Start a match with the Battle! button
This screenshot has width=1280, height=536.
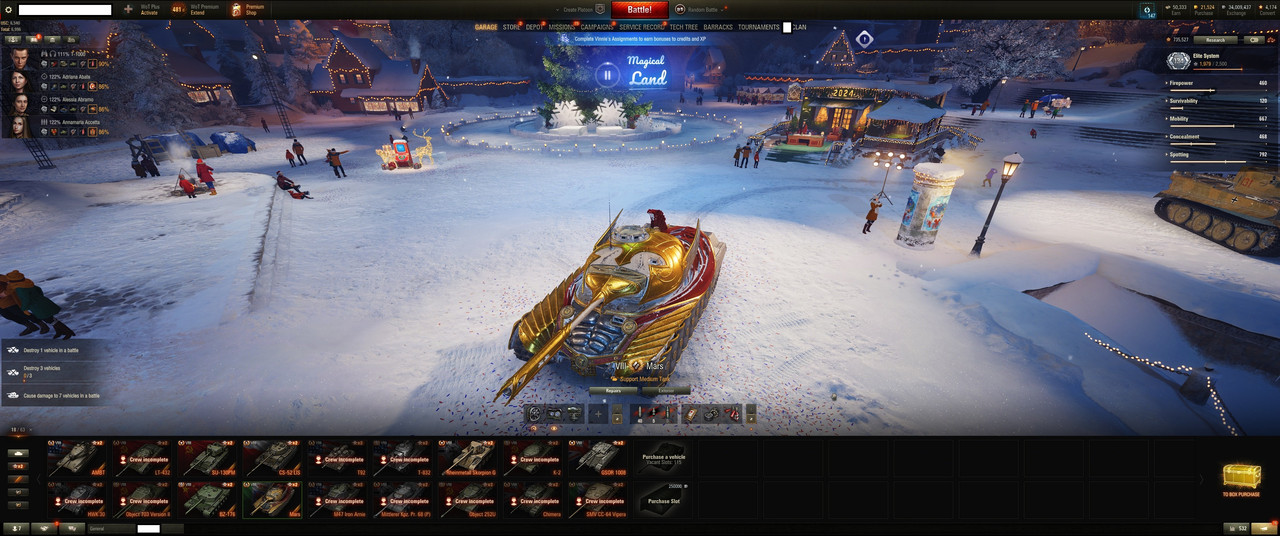click(x=640, y=9)
